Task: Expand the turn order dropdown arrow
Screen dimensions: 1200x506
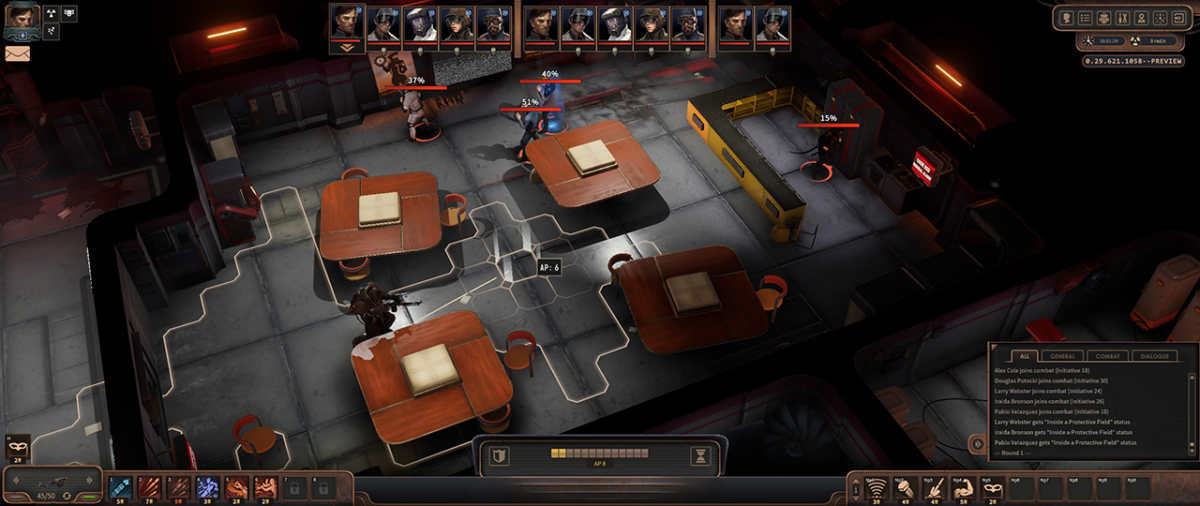Action: tap(347, 47)
